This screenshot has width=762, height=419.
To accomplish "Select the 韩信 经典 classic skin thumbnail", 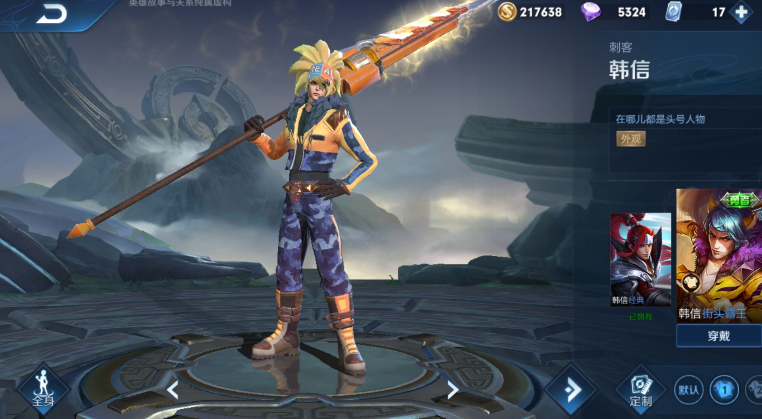I will (640, 260).
